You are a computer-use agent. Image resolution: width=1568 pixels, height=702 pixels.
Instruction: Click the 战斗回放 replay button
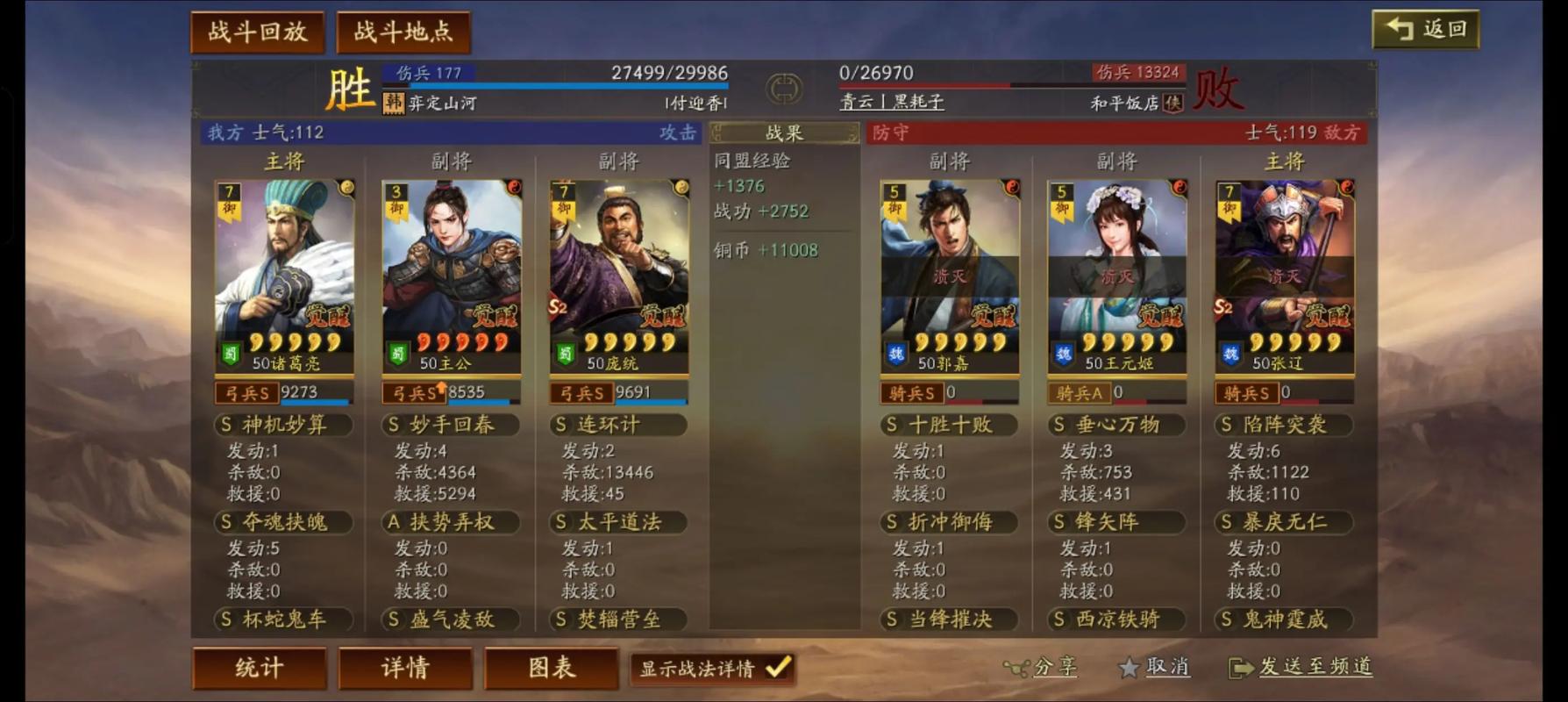click(257, 33)
